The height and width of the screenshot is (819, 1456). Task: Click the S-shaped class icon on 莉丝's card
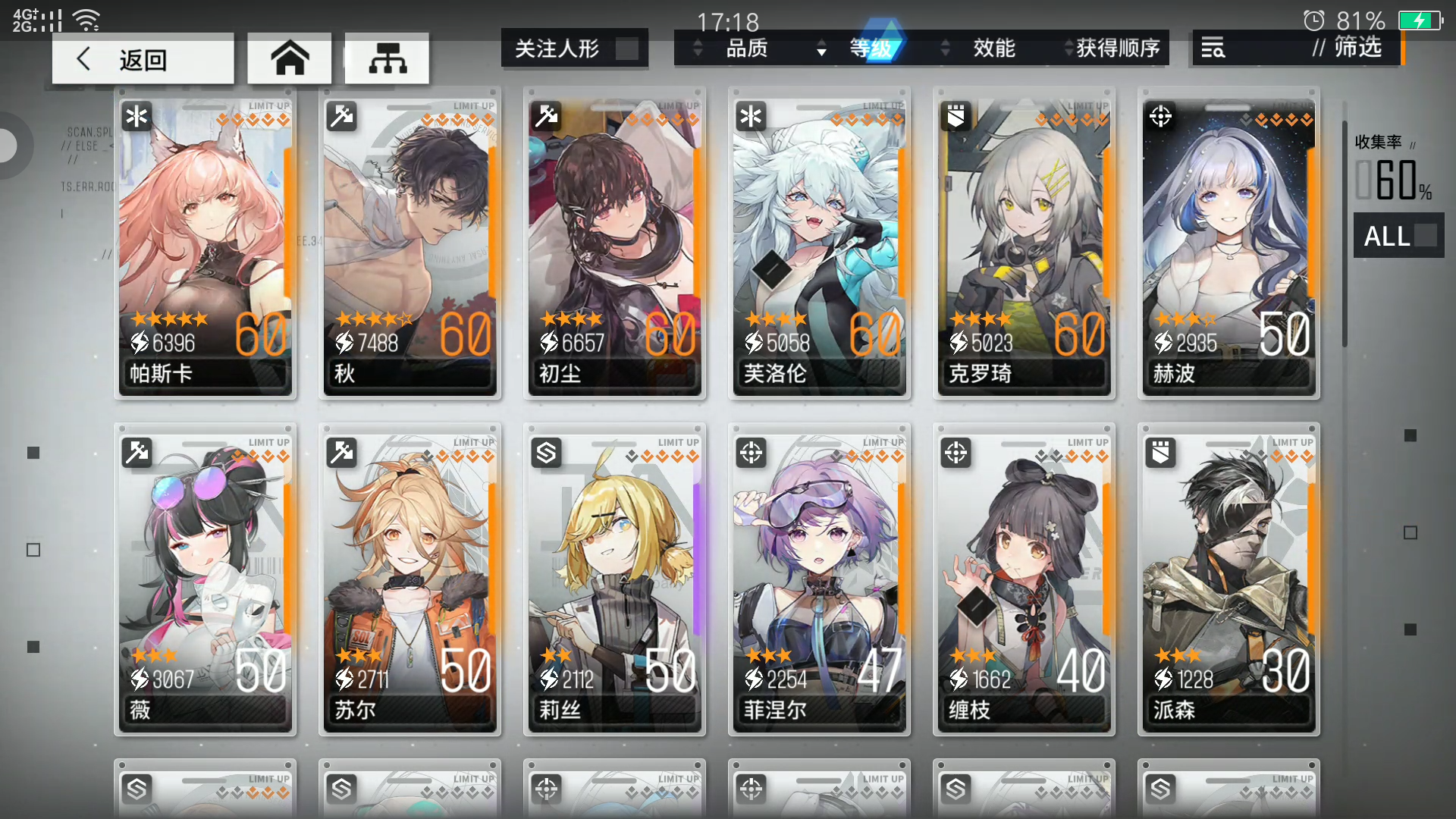(x=548, y=453)
